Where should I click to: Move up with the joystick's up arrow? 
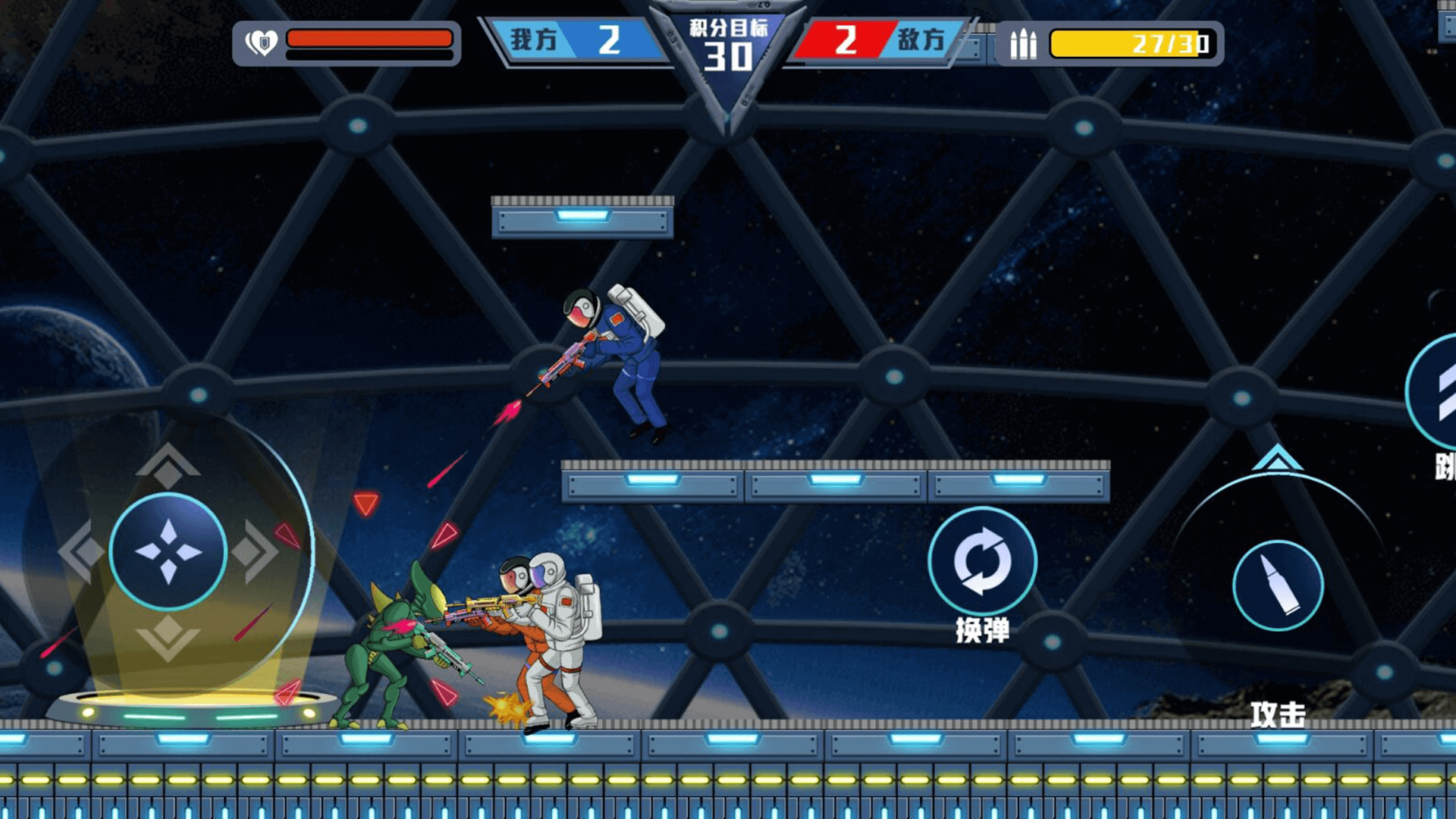point(168,464)
